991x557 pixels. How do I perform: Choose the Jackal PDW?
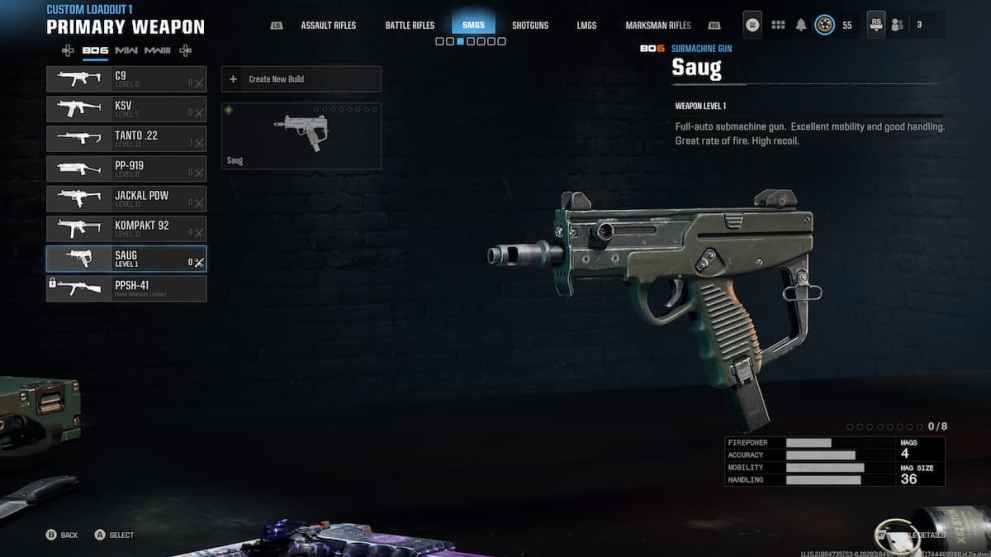coord(126,199)
